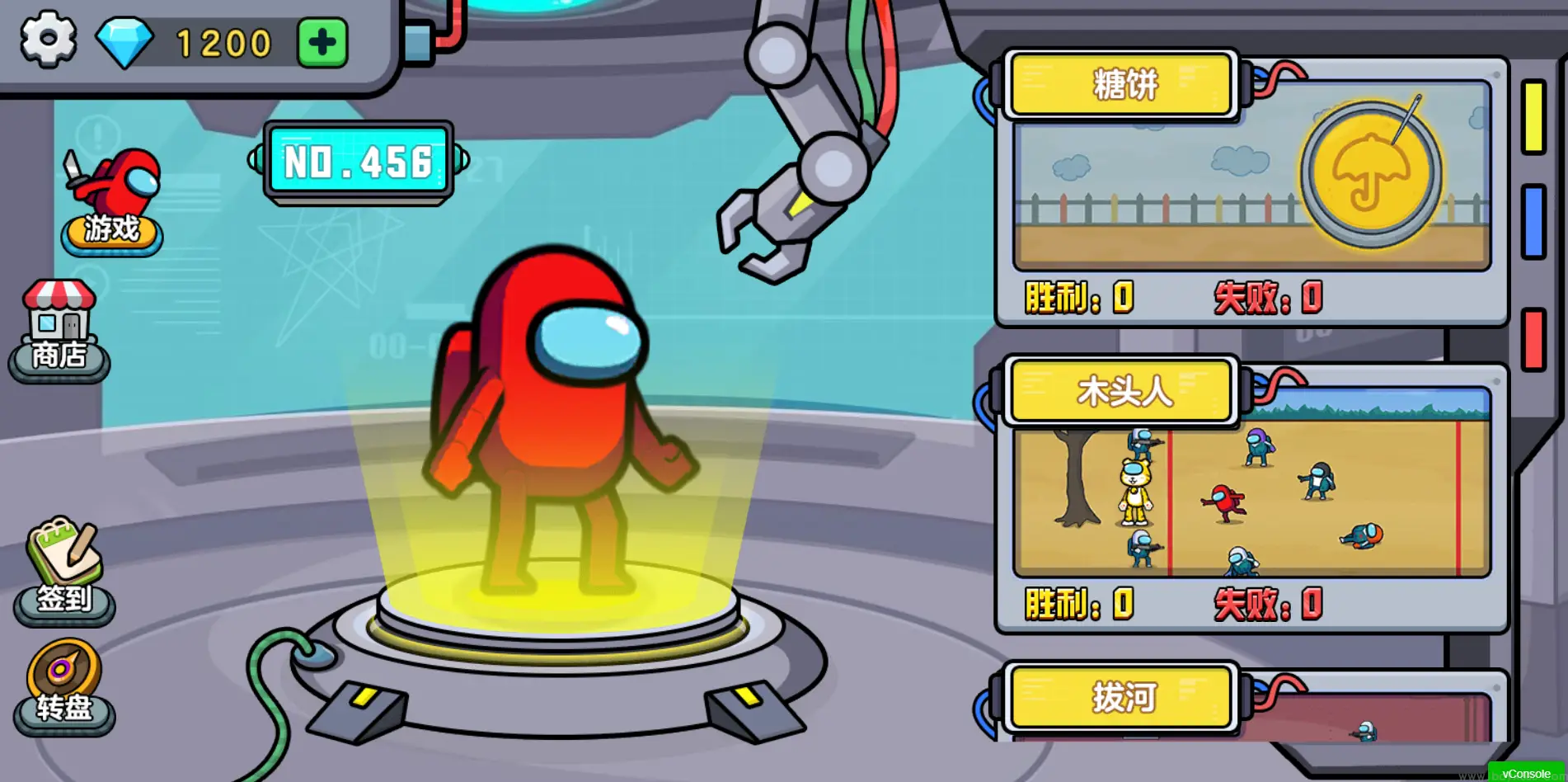The height and width of the screenshot is (782, 1568).
Task: Open the 转盘 lucky wheel
Action: coord(64,688)
